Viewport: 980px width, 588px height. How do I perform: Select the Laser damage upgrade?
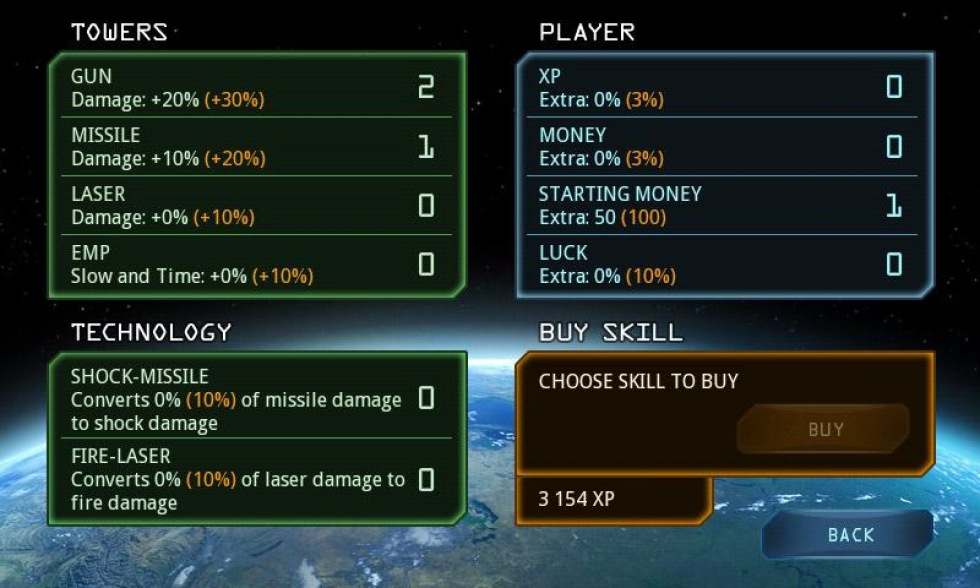point(257,205)
